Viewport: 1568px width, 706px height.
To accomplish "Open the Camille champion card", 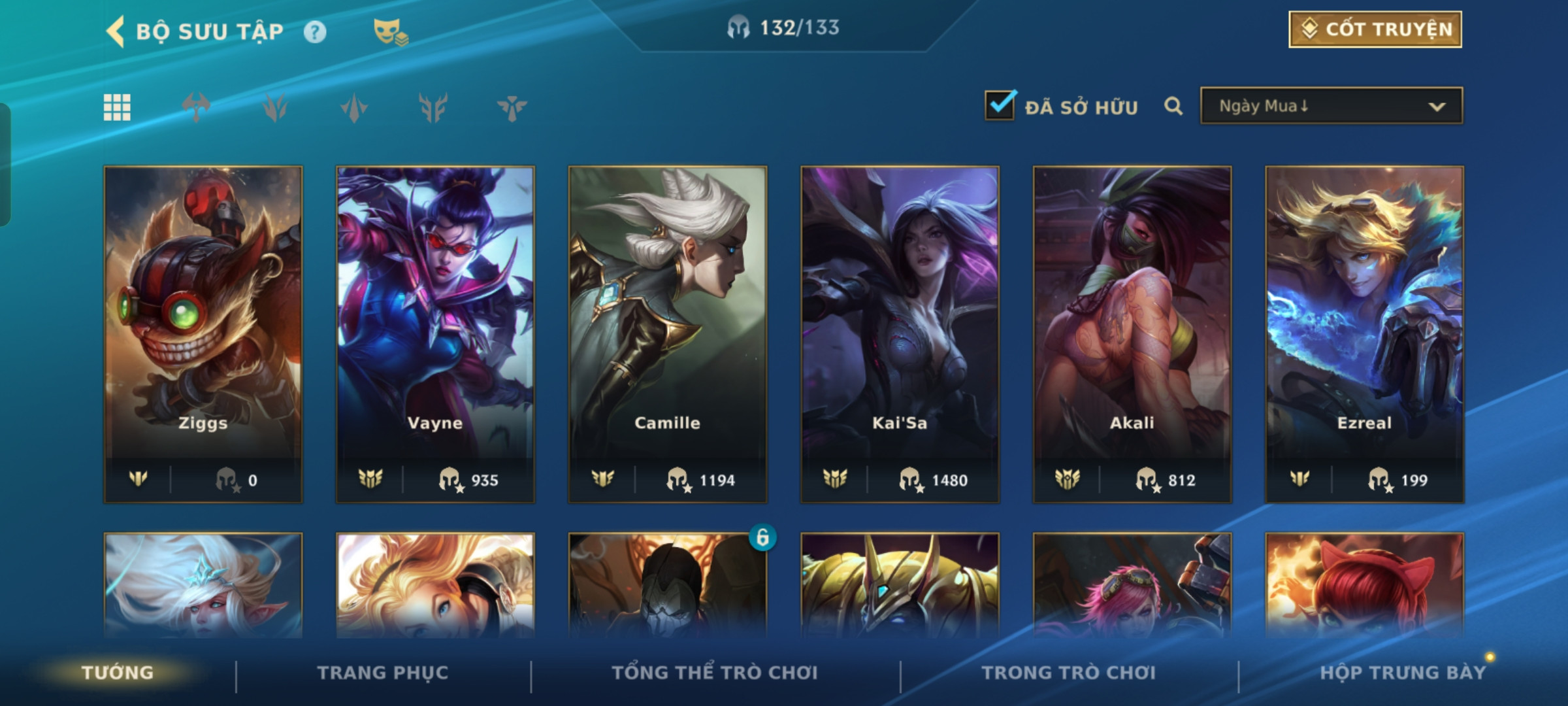I will click(x=667, y=333).
